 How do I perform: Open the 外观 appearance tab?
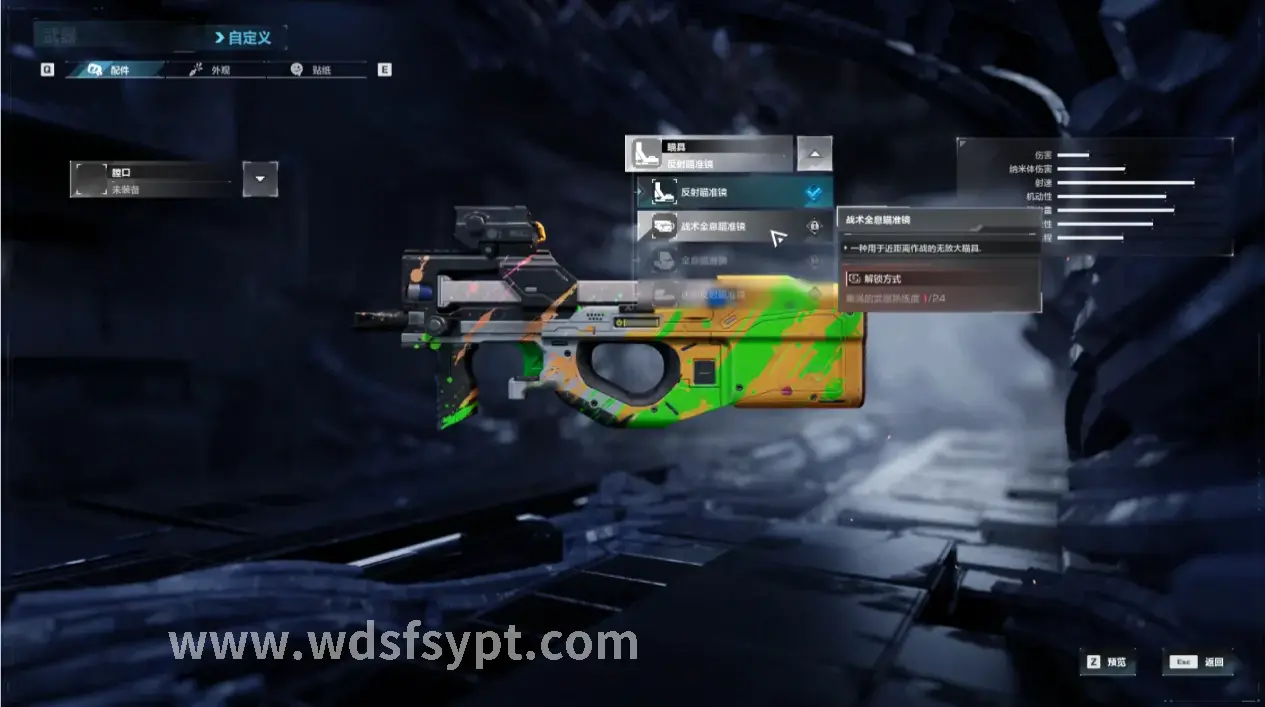(x=212, y=70)
